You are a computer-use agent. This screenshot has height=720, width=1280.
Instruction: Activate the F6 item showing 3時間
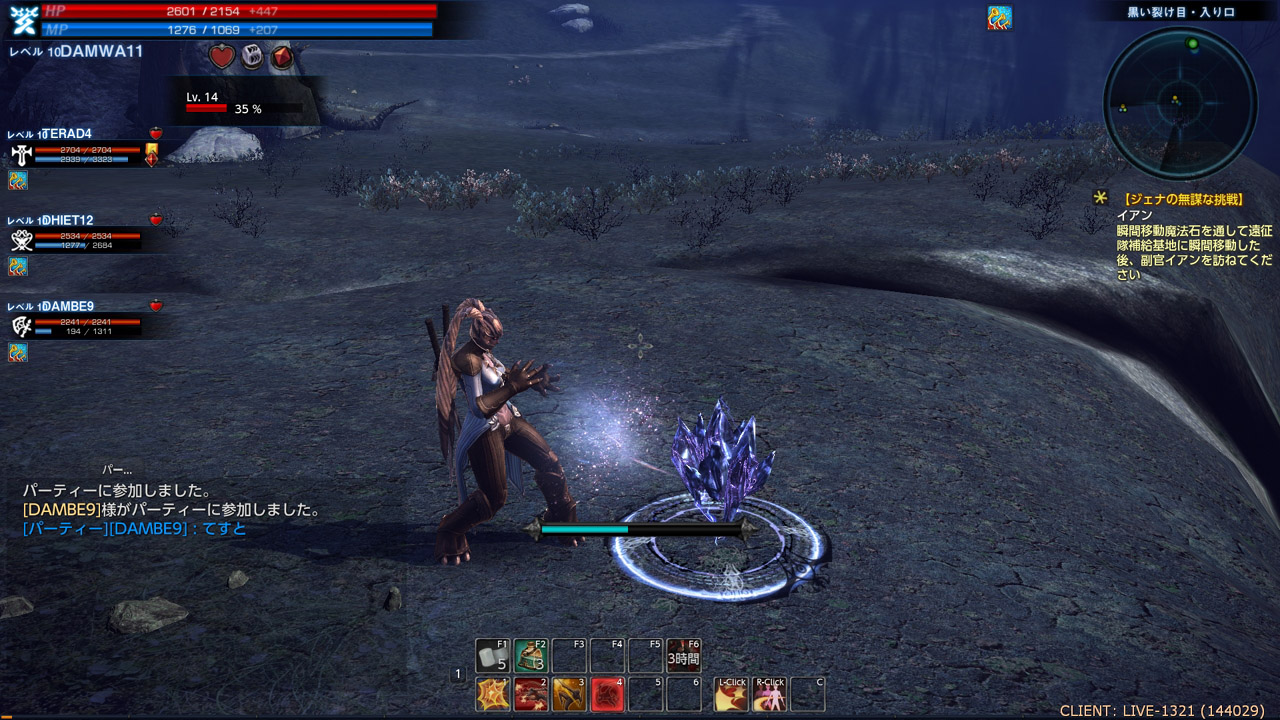[684, 656]
